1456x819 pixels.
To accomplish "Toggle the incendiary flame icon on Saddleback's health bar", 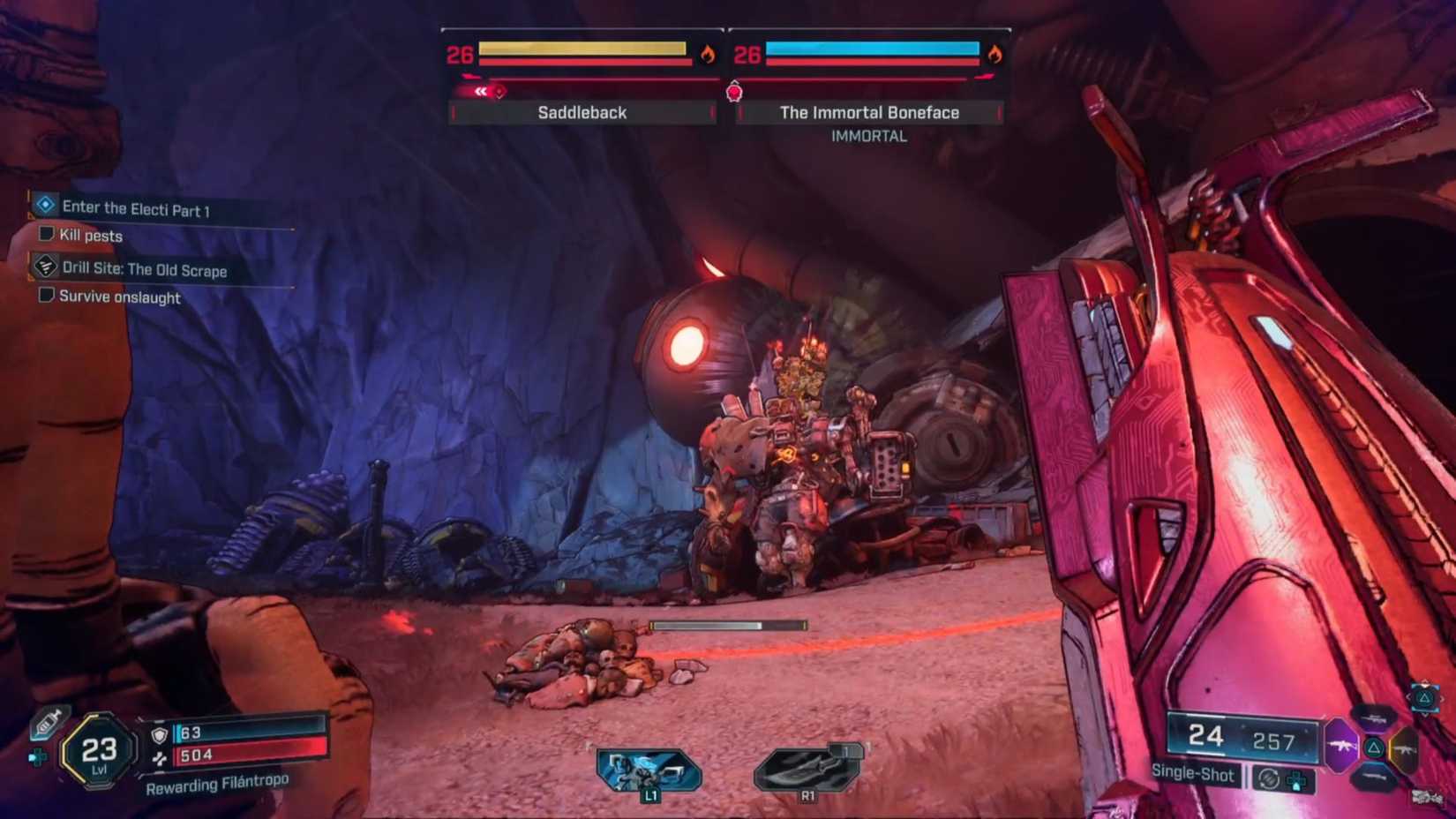I will point(709,53).
